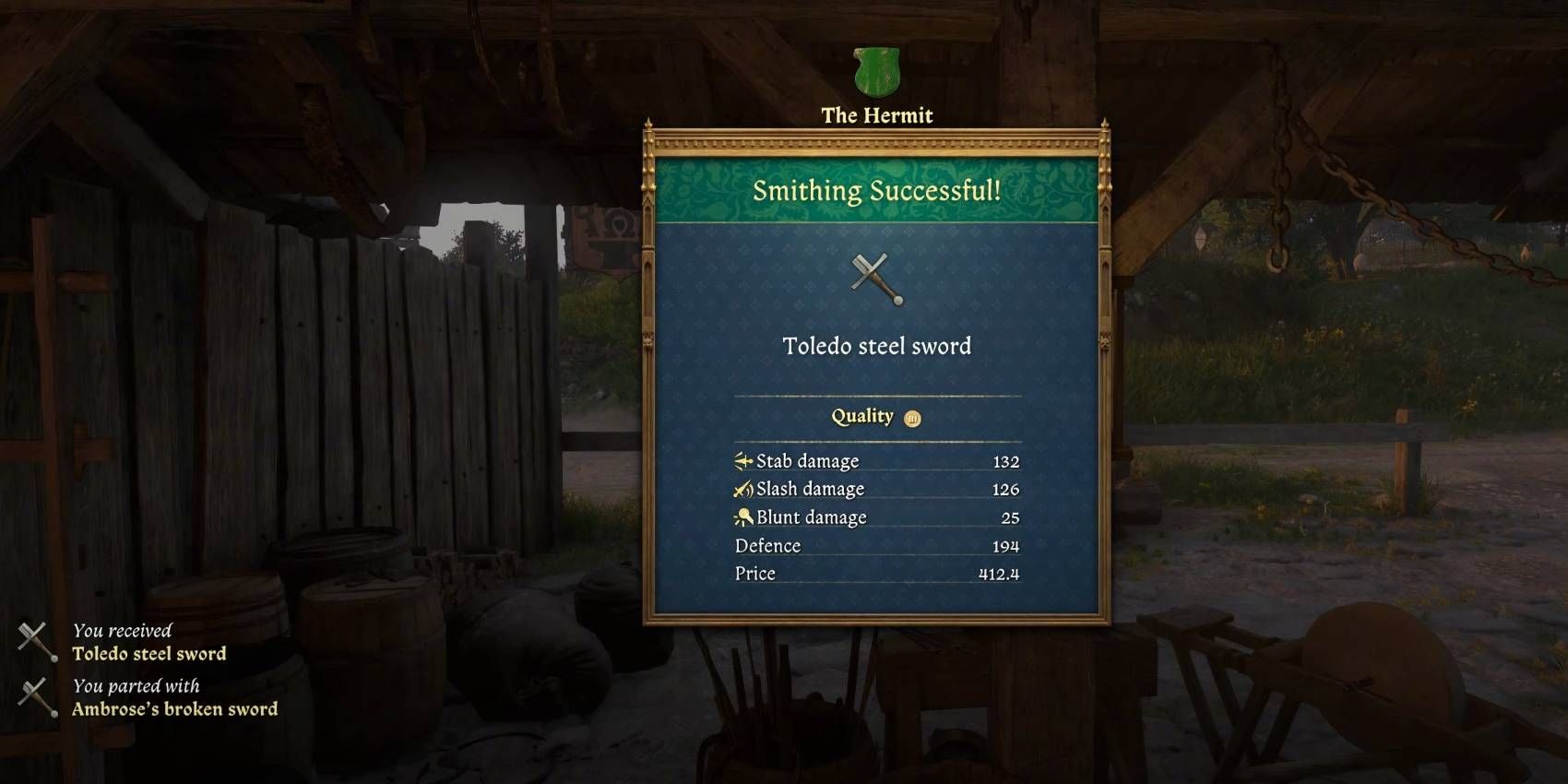Select The Hermit title above the panel

point(874,114)
